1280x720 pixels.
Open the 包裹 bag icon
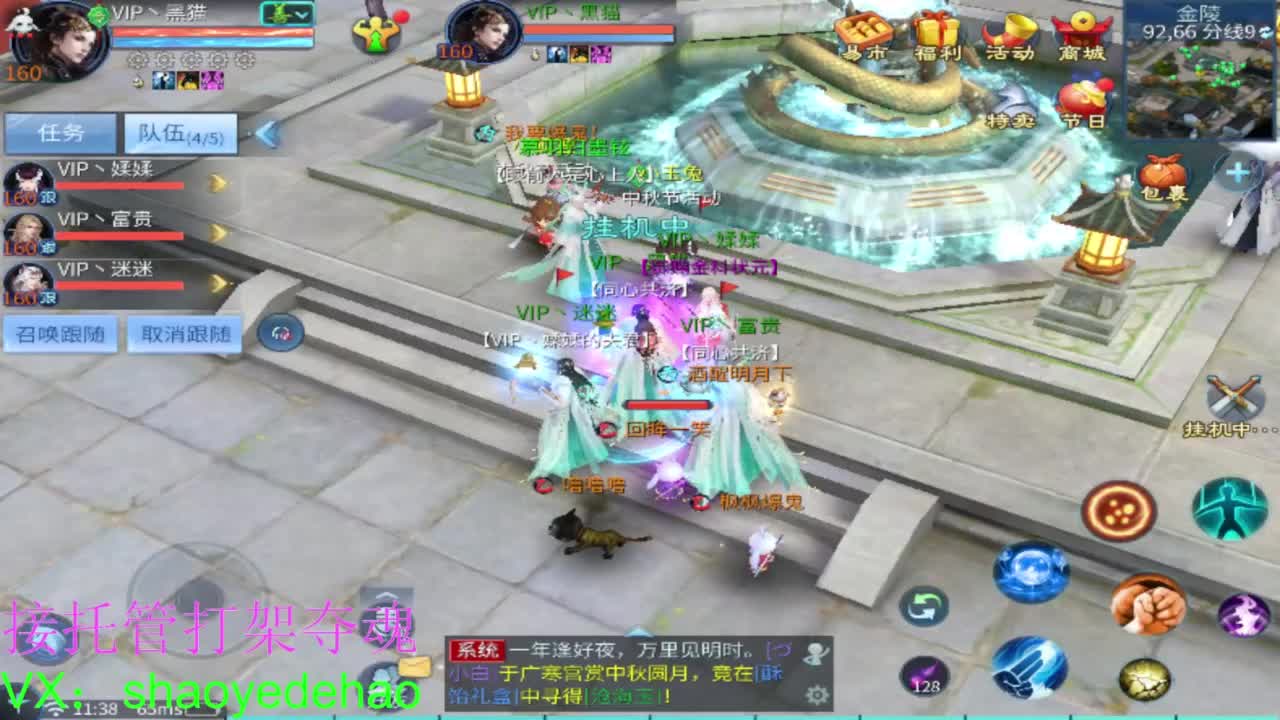click(x=1160, y=175)
